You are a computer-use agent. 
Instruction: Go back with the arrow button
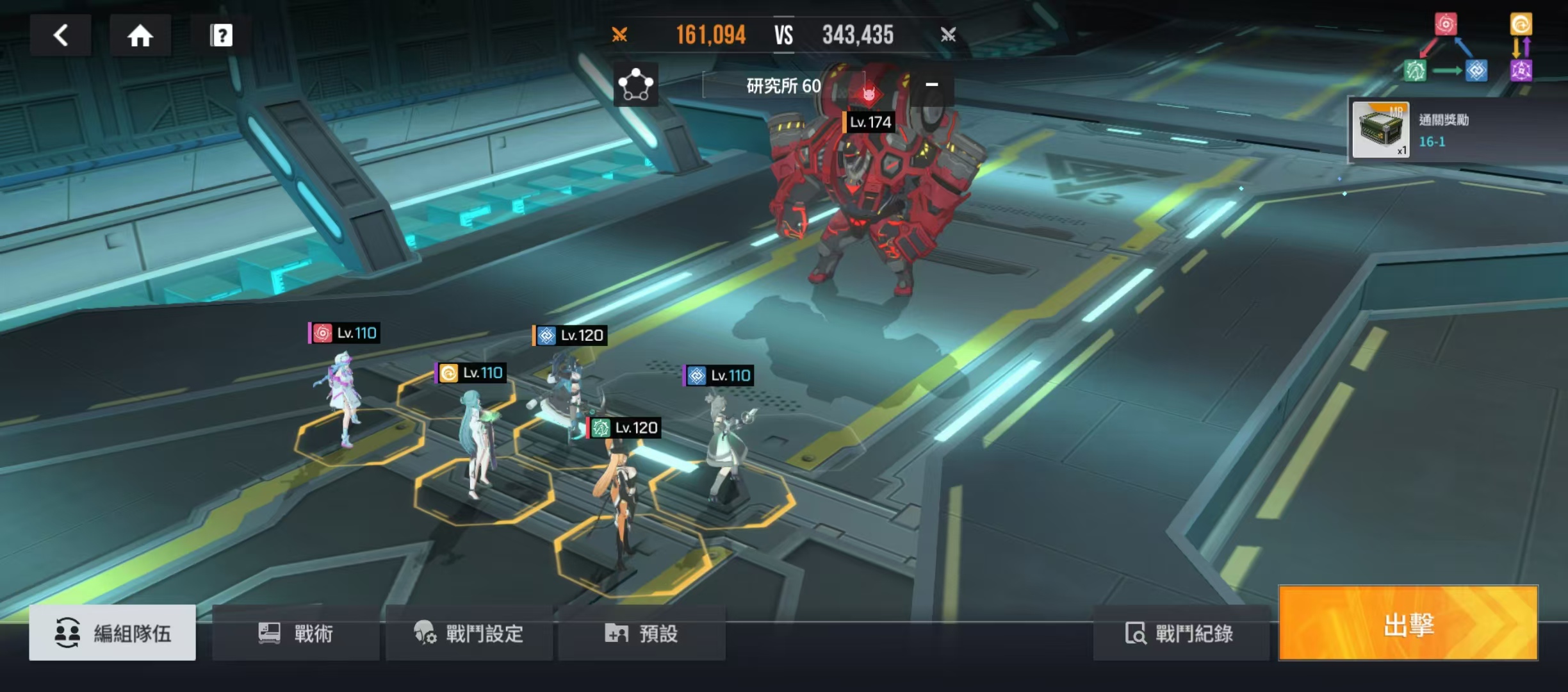(61, 35)
